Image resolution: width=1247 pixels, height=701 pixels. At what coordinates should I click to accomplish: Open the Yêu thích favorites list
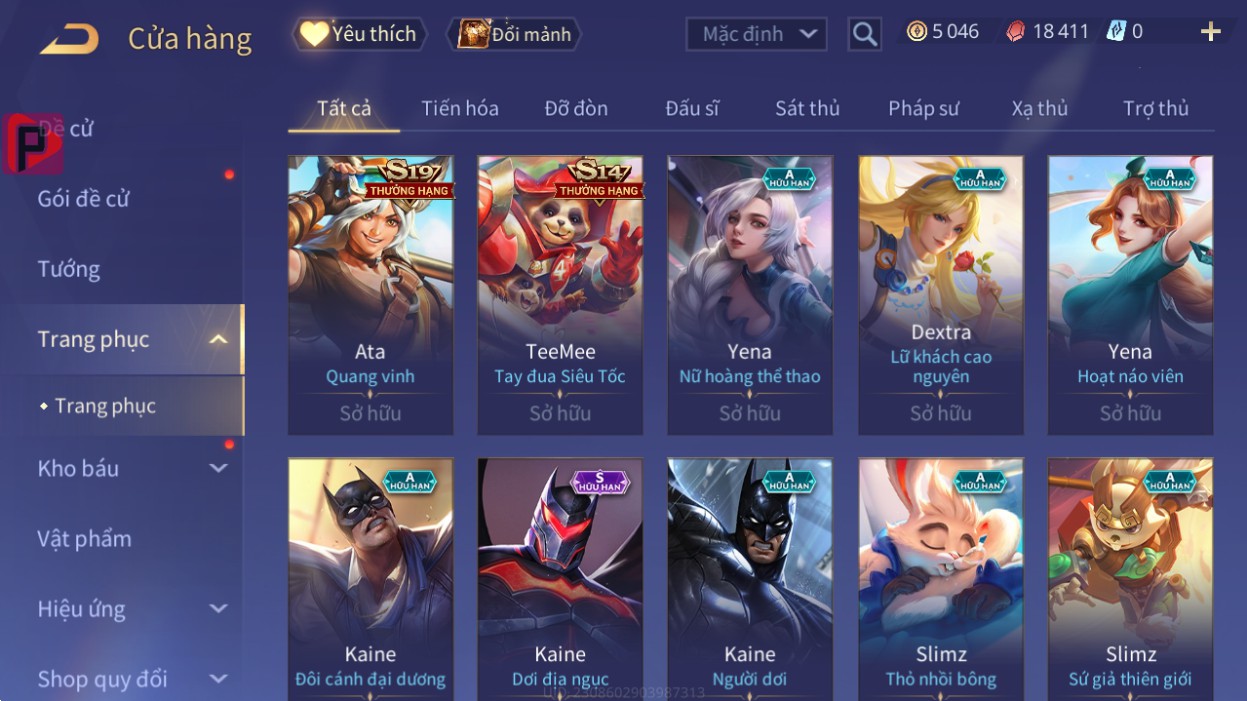tap(359, 34)
